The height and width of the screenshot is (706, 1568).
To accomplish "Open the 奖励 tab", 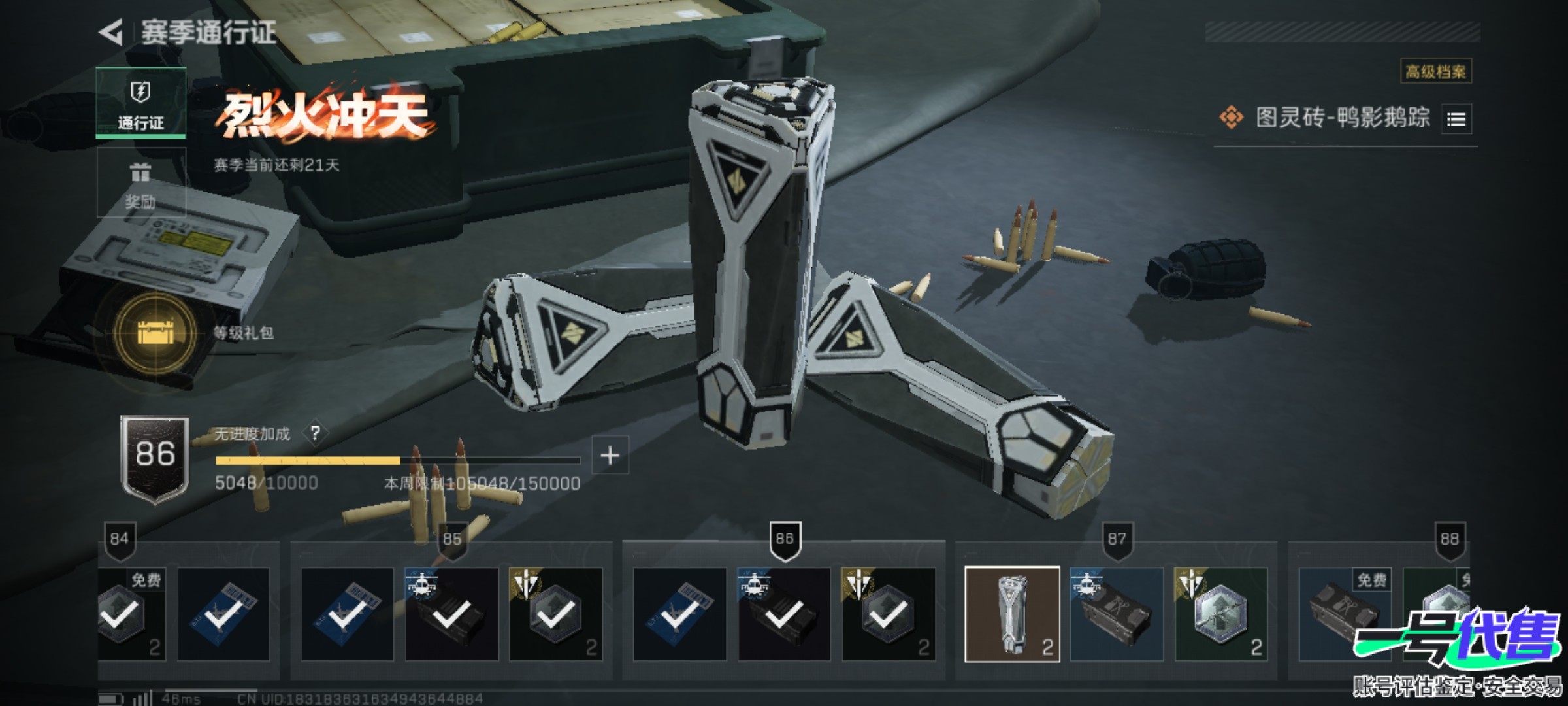I will pos(140,183).
